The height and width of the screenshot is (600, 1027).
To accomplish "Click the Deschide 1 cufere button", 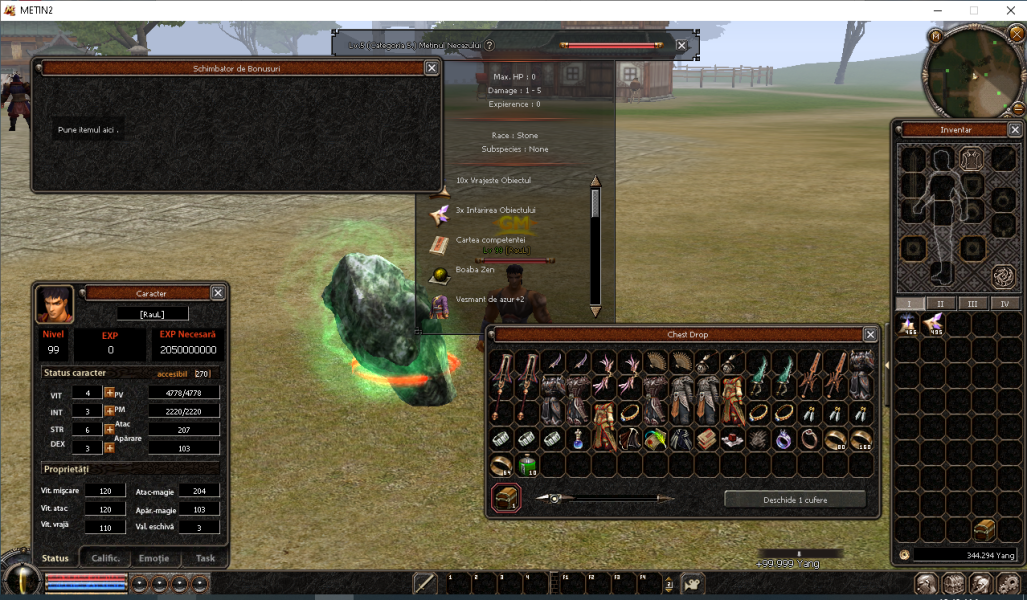I will 795,499.
